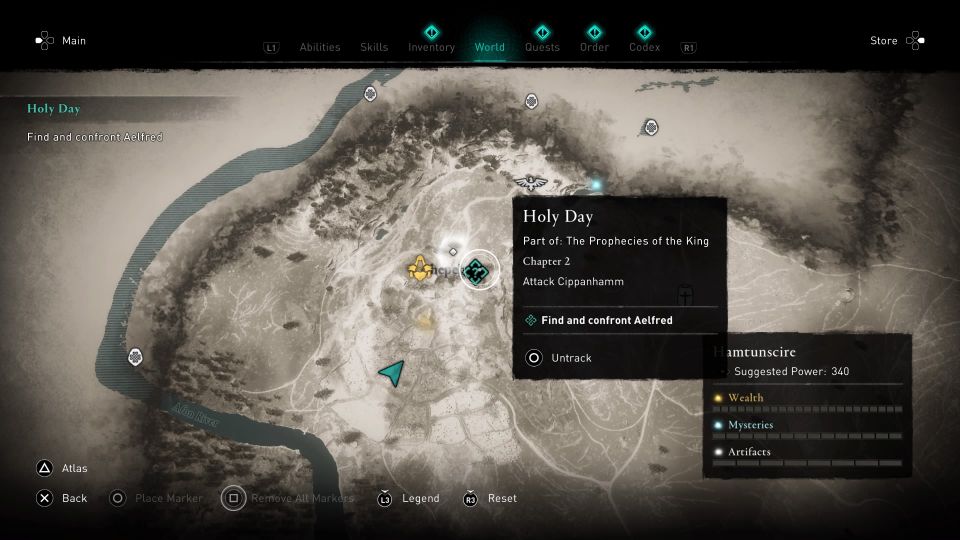Screen dimensions: 960x540
Task: Select the glowing blue mystery marker
Action: [597, 185]
